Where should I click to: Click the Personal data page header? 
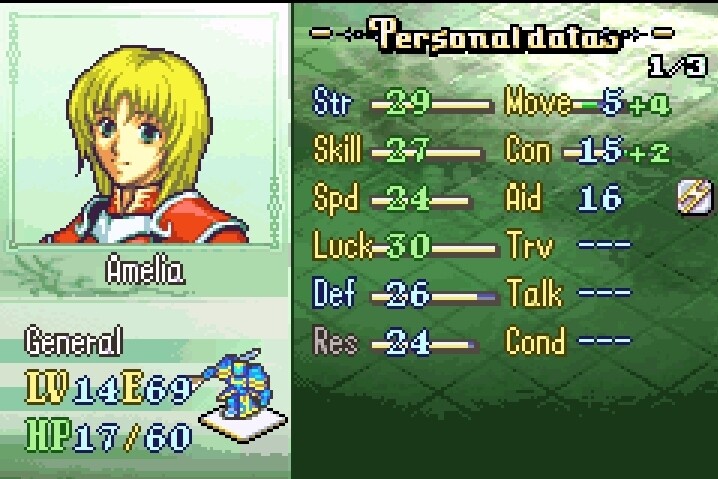(497, 37)
